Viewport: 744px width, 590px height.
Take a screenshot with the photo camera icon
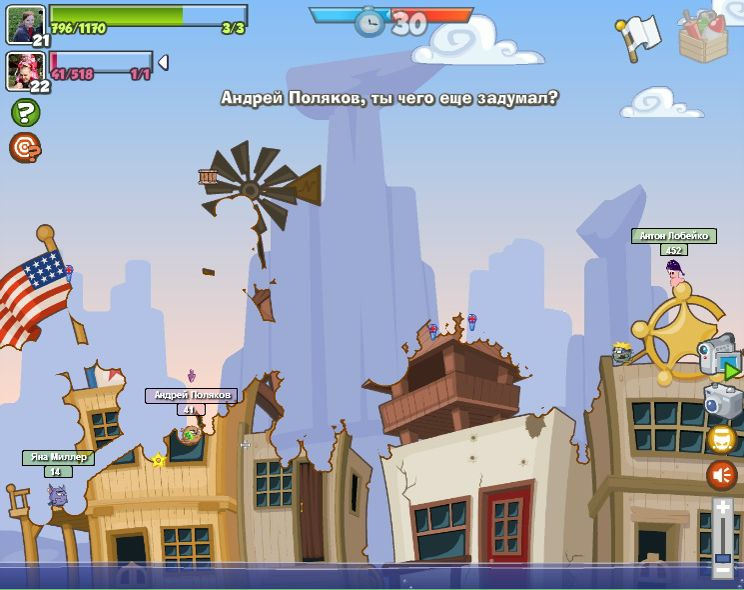click(x=722, y=401)
